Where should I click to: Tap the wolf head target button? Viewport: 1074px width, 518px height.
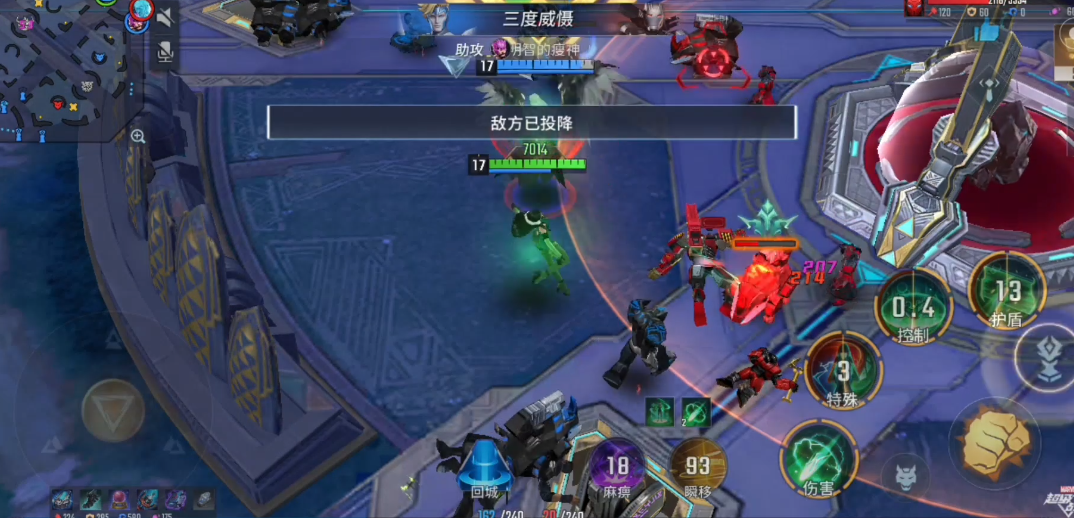pyautogui.click(x=906, y=474)
